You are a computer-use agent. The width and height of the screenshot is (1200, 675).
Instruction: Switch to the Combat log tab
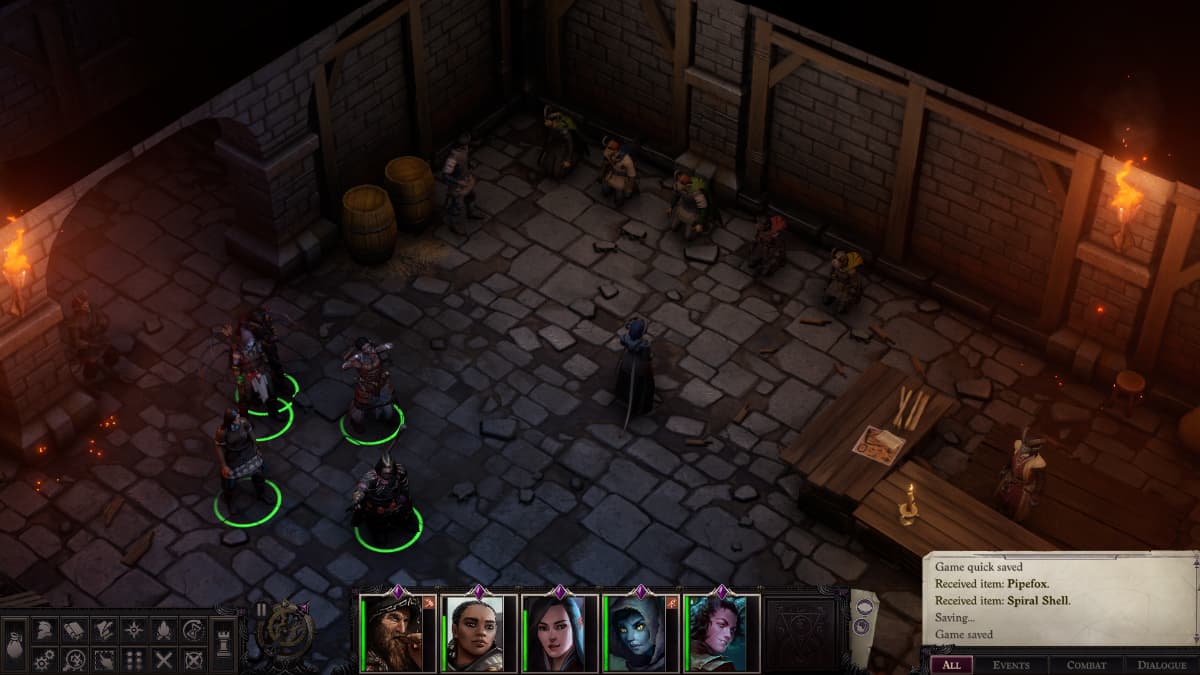[1086, 665]
